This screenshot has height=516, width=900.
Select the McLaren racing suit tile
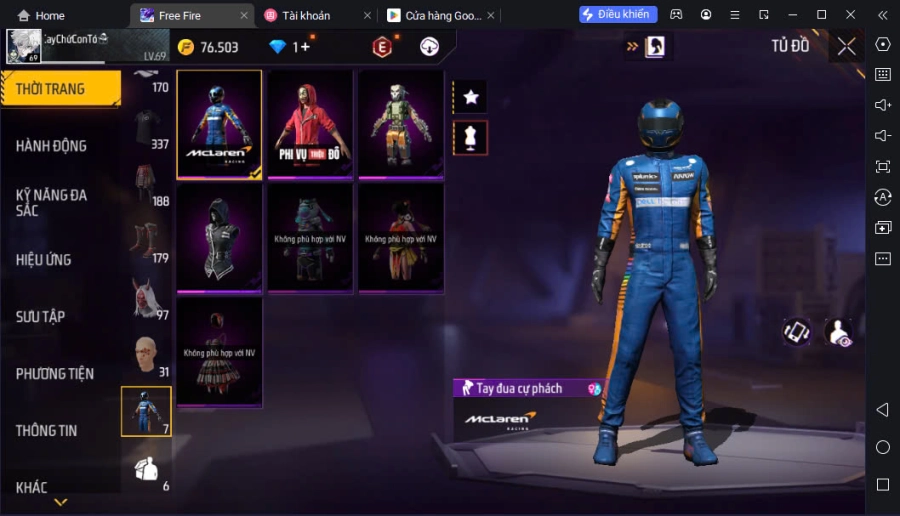(x=219, y=125)
